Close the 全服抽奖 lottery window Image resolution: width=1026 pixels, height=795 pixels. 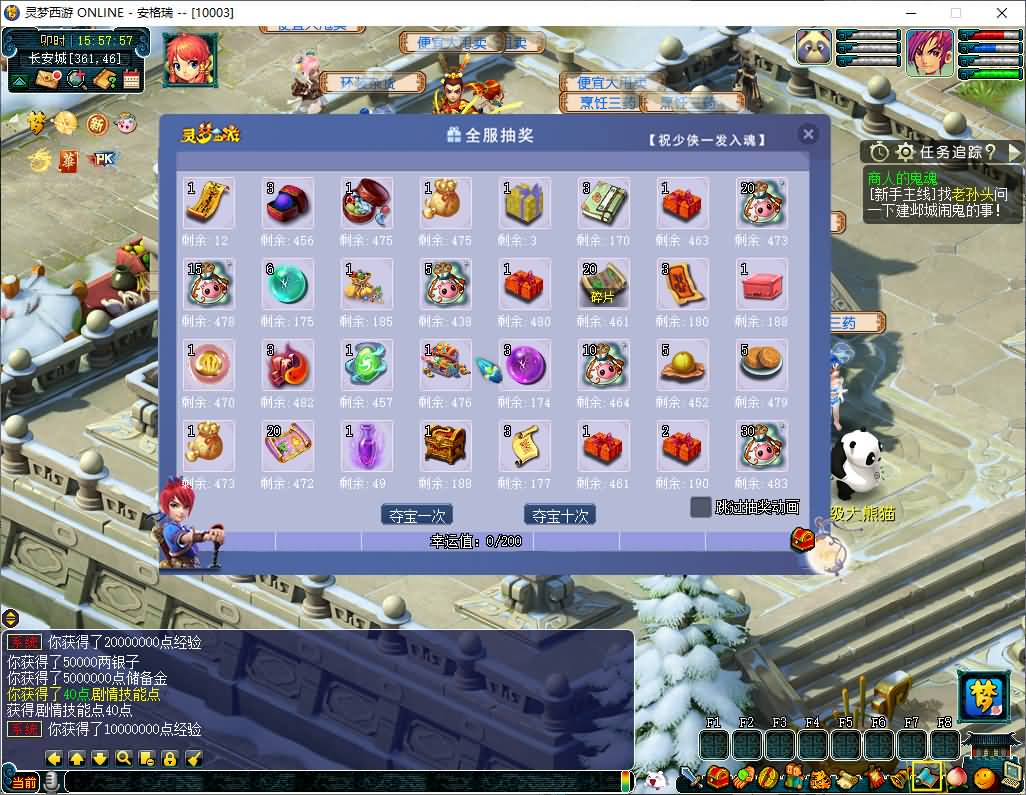coord(808,134)
